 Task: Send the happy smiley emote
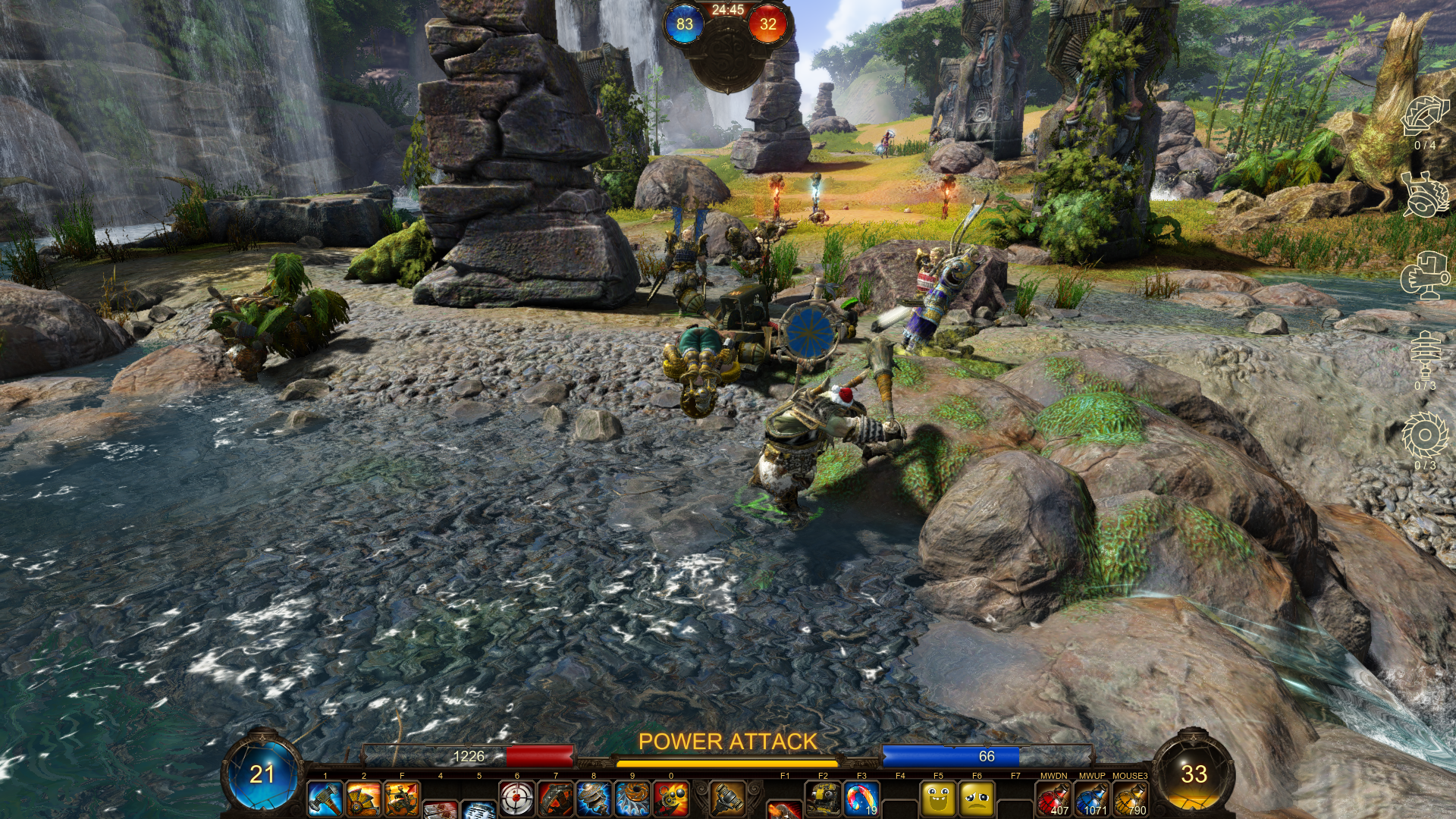938,799
